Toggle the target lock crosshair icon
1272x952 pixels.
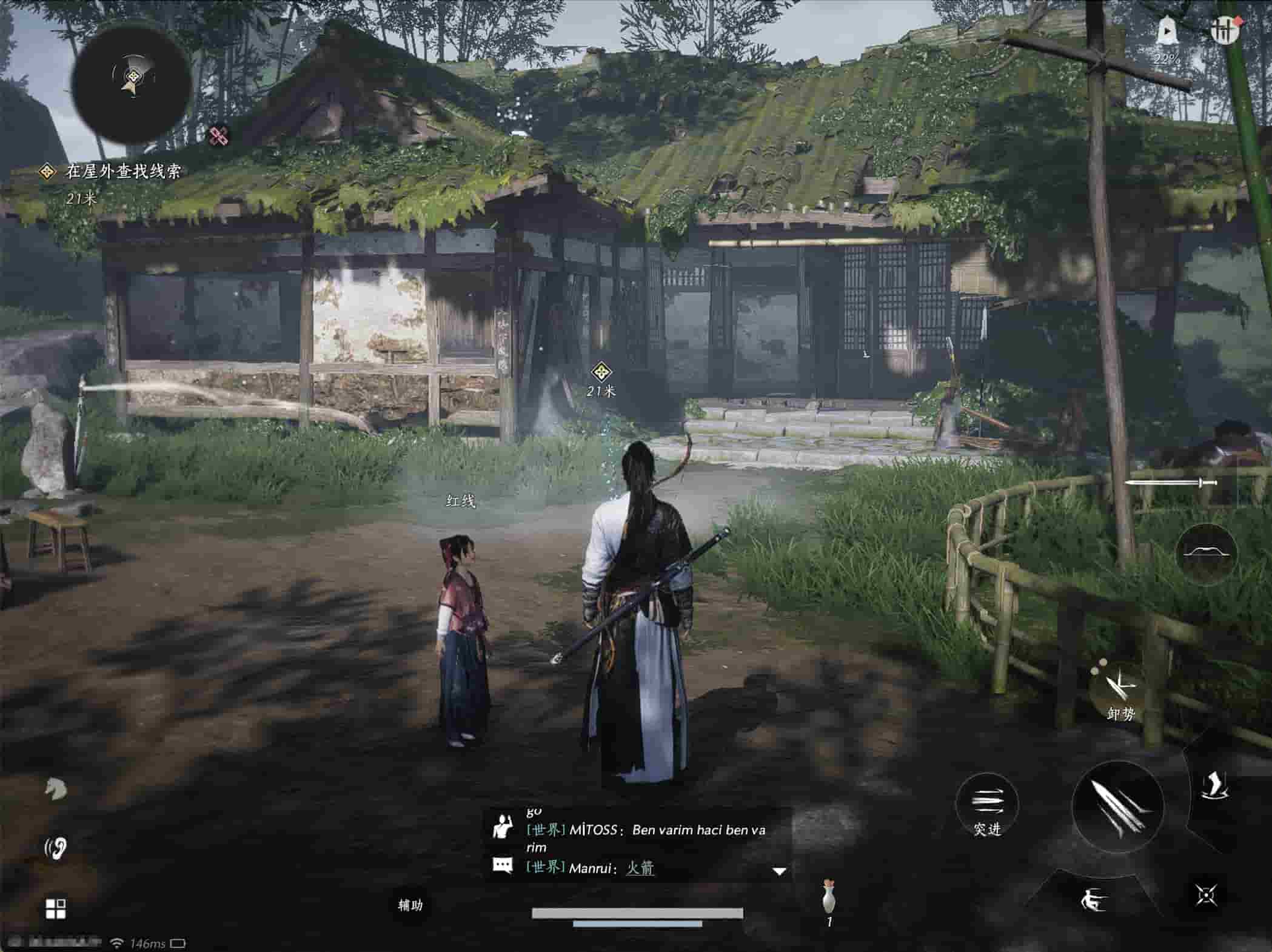pos(1206,895)
